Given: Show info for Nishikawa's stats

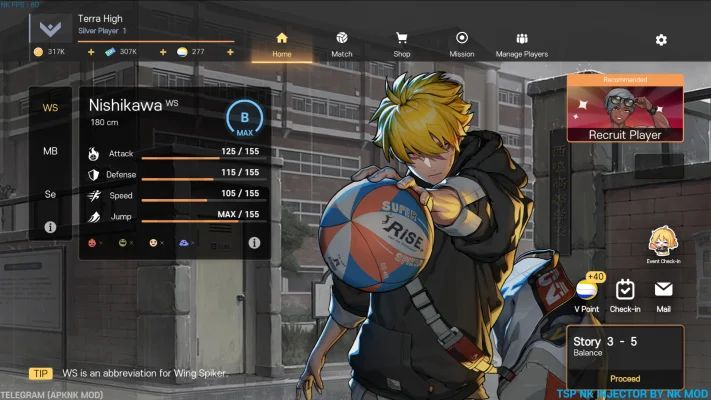Looking at the screenshot, I should click(x=254, y=243).
